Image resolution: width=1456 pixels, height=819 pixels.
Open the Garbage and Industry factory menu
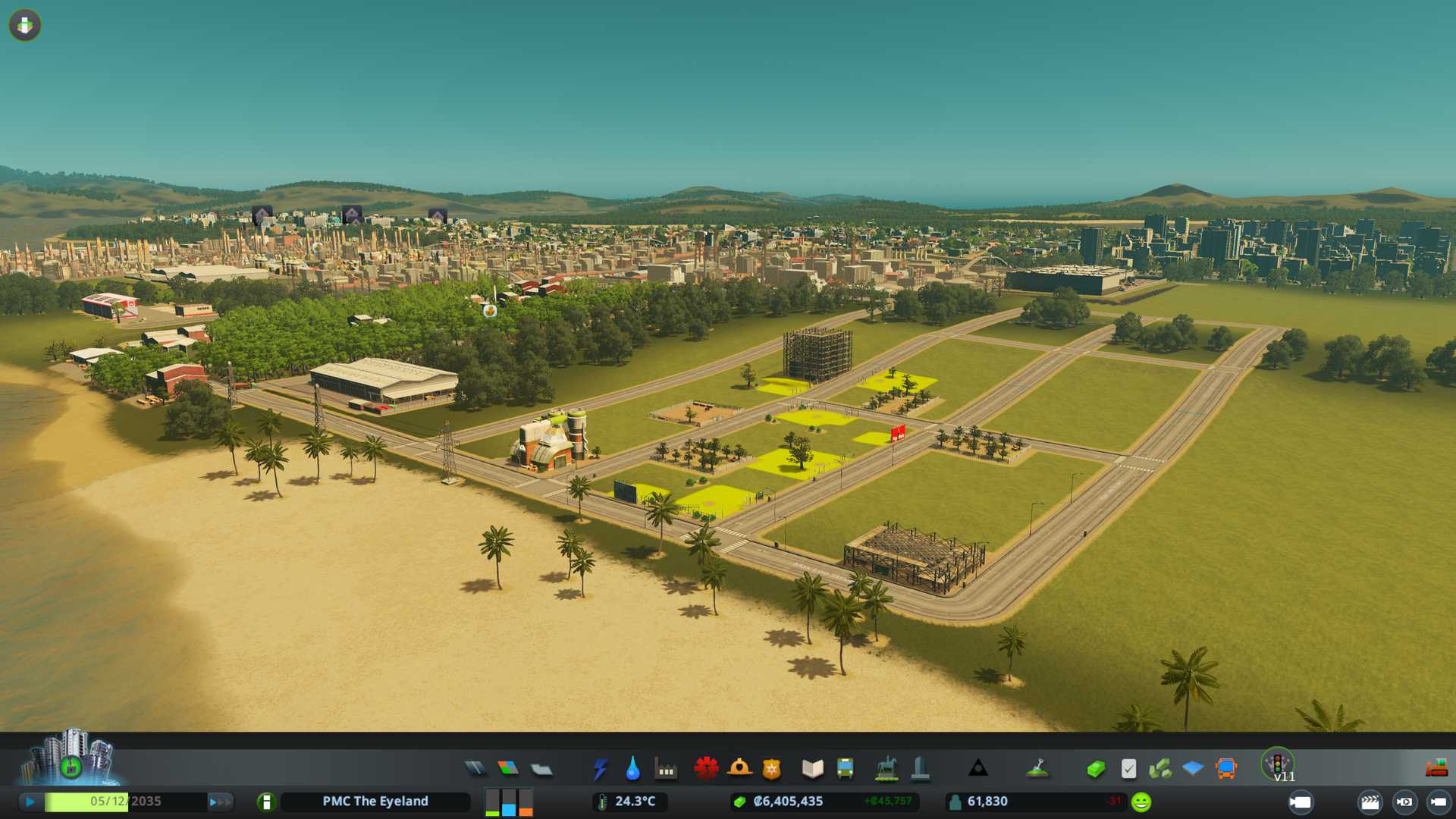(x=666, y=769)
